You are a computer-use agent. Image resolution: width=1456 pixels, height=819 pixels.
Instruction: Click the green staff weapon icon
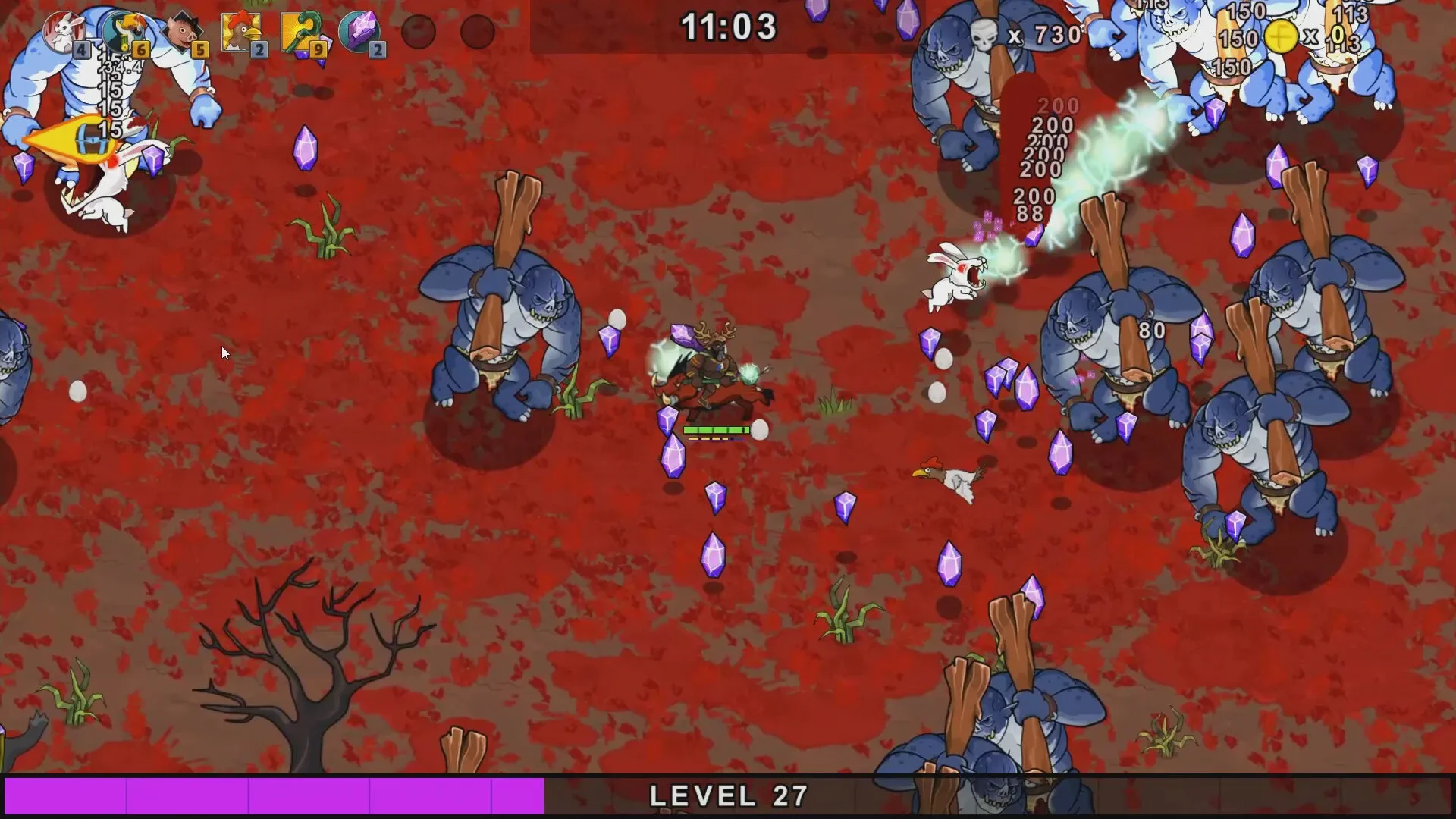tap(300, 32)
